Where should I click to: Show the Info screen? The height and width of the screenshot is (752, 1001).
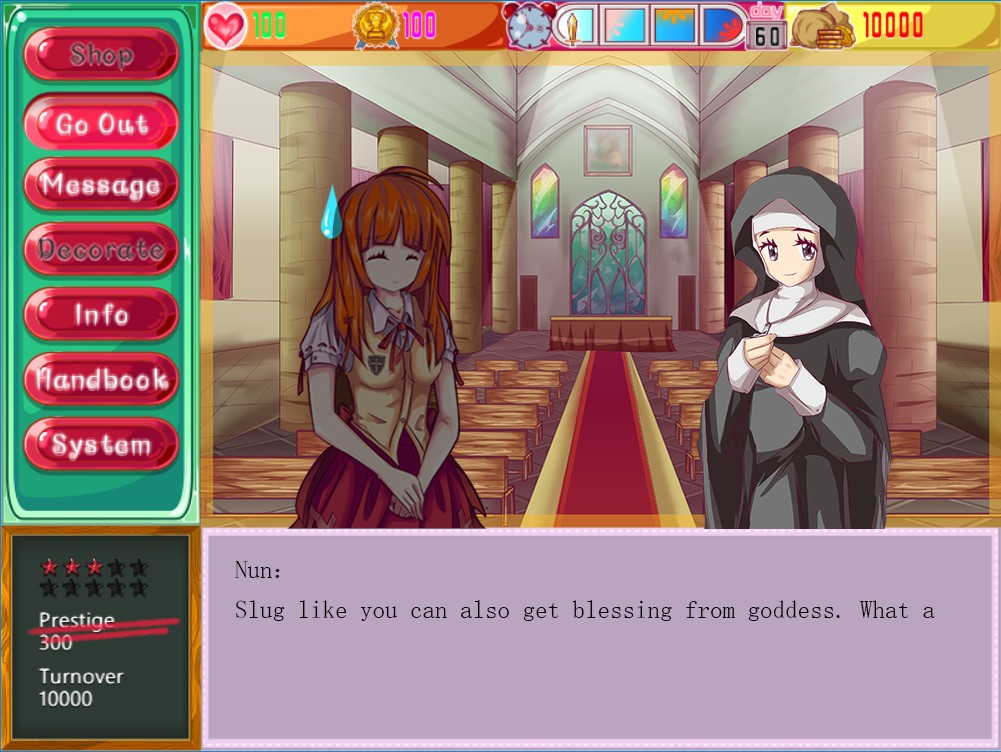pyautogui.click(x=100, y=315)
